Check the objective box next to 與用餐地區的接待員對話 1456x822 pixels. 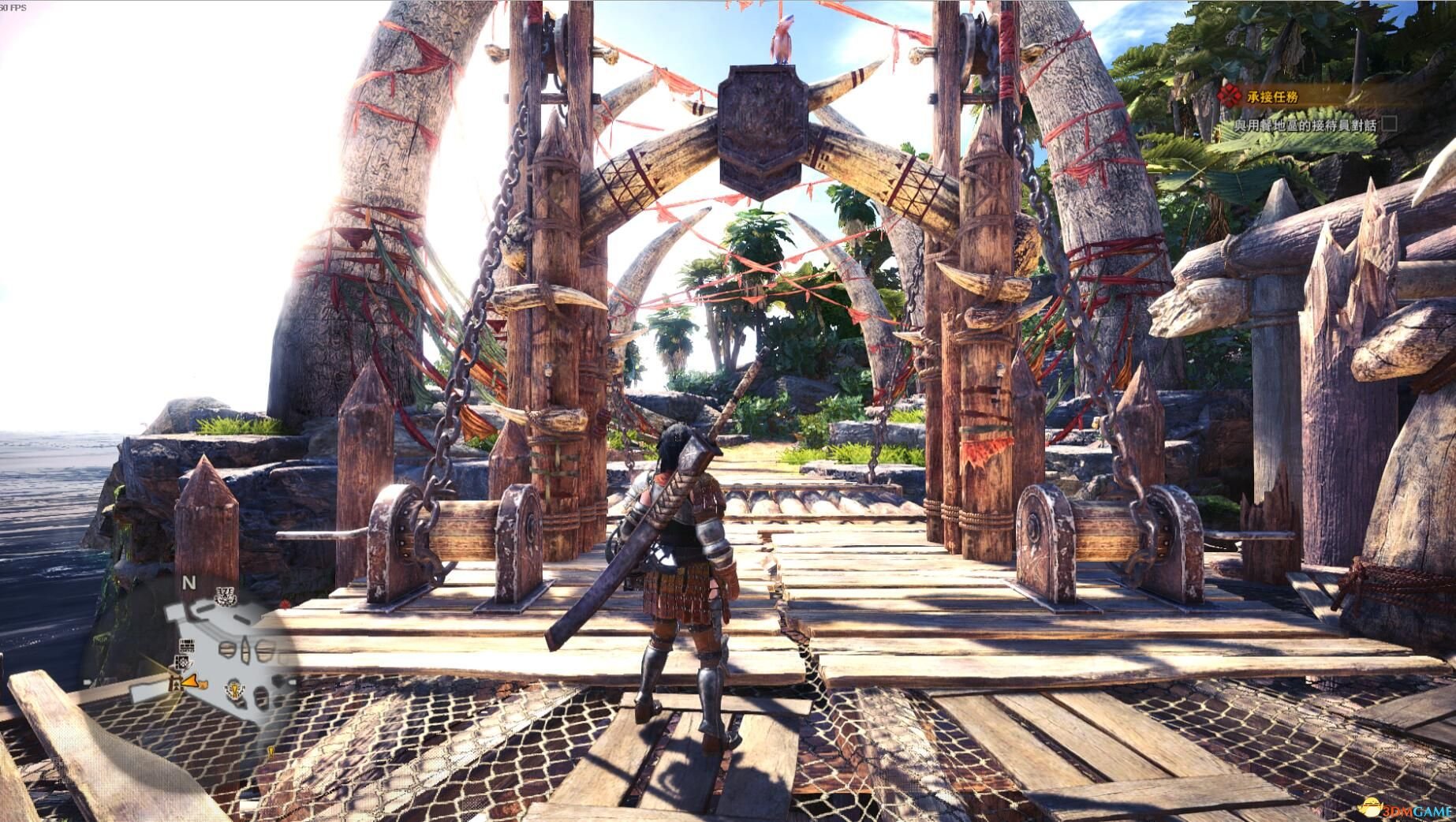pyautogui.click(x=1389, y=125)
